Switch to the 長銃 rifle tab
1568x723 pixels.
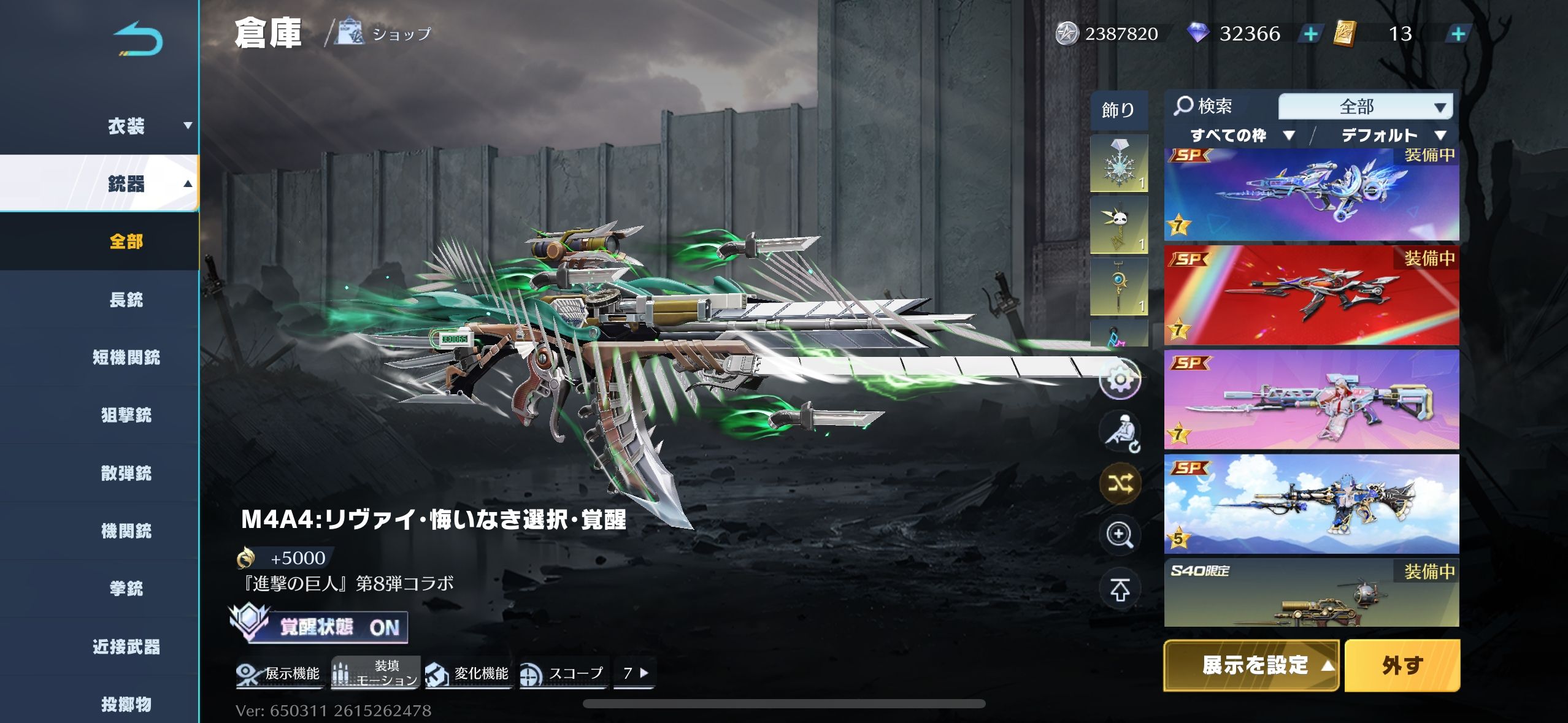126,300
